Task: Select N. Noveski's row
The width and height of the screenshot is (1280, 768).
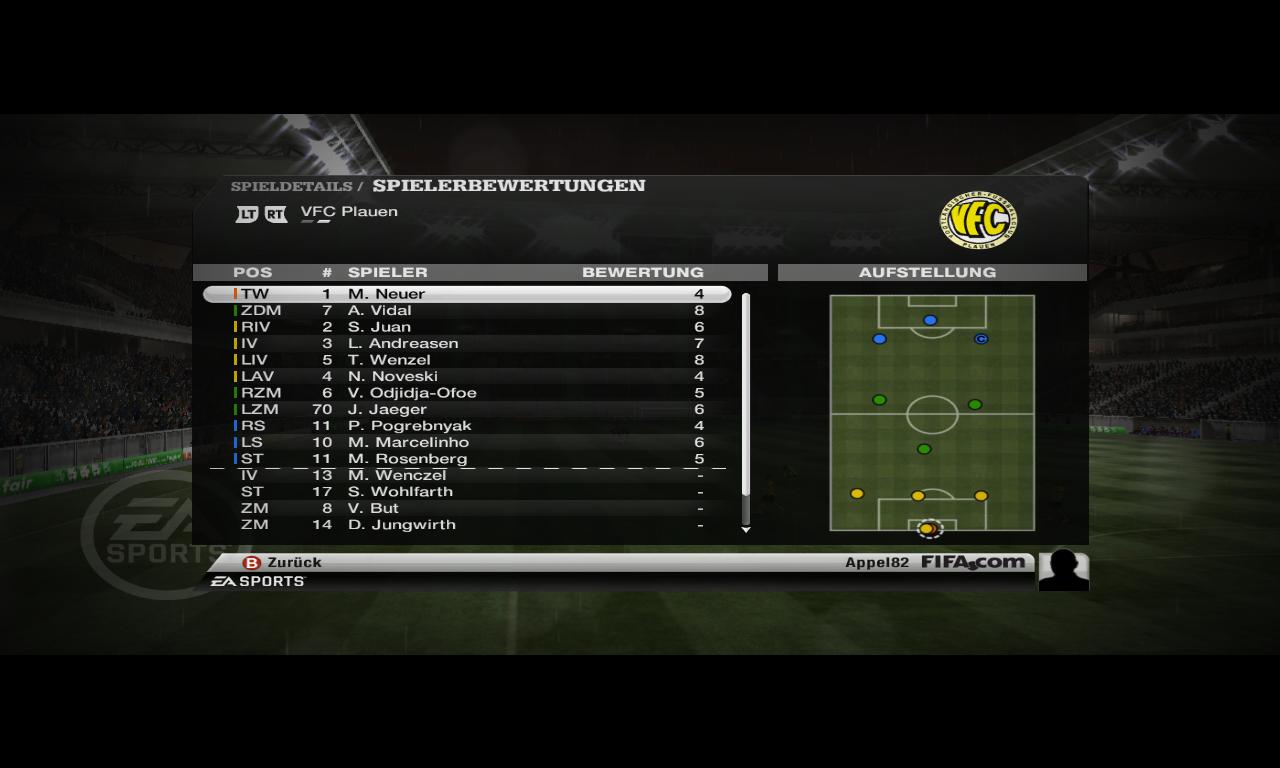Action: (467, 376)
